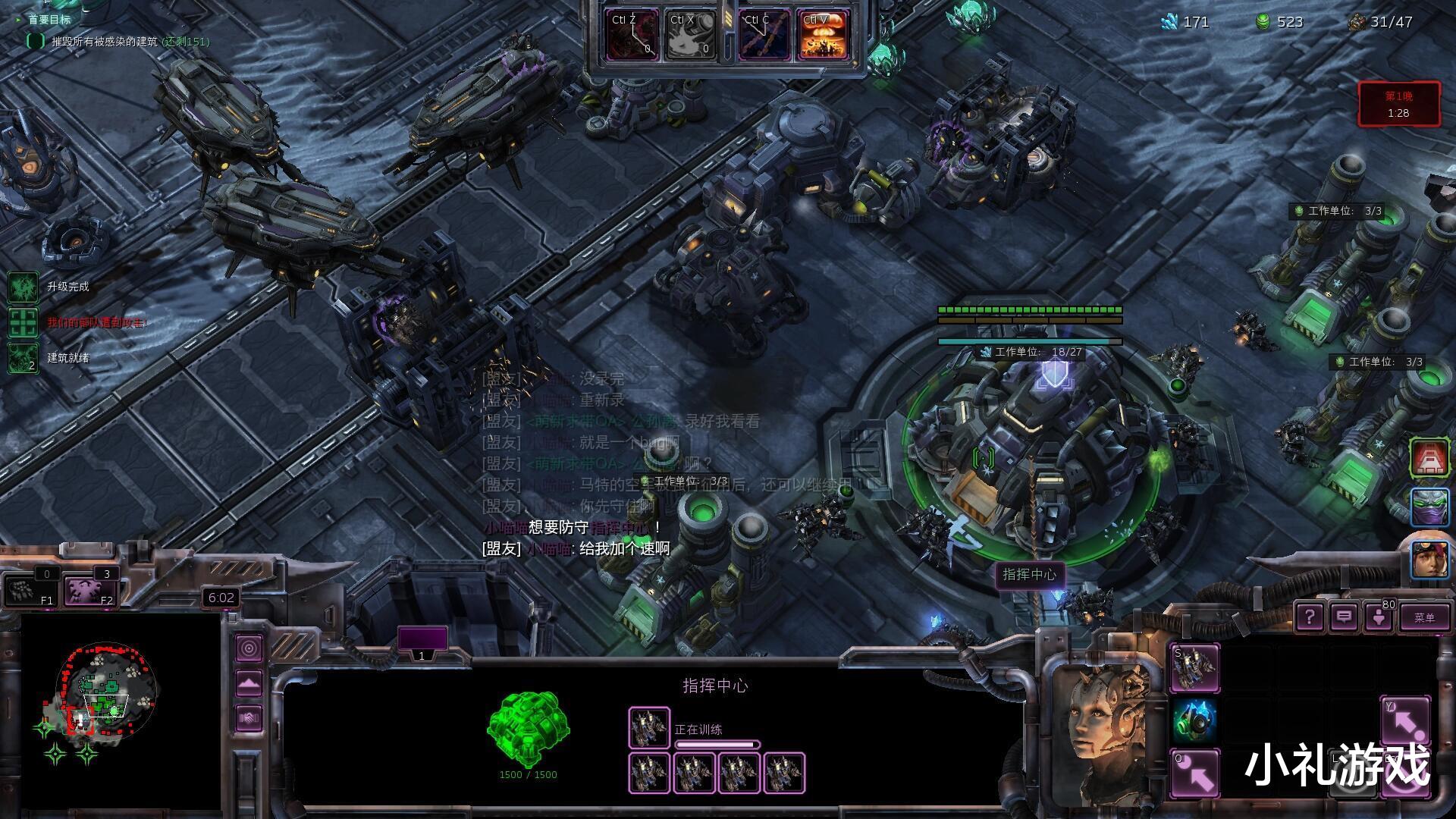Toggle minimap terrain display button
The image size is (1456, 819).
tap(249, 683)
